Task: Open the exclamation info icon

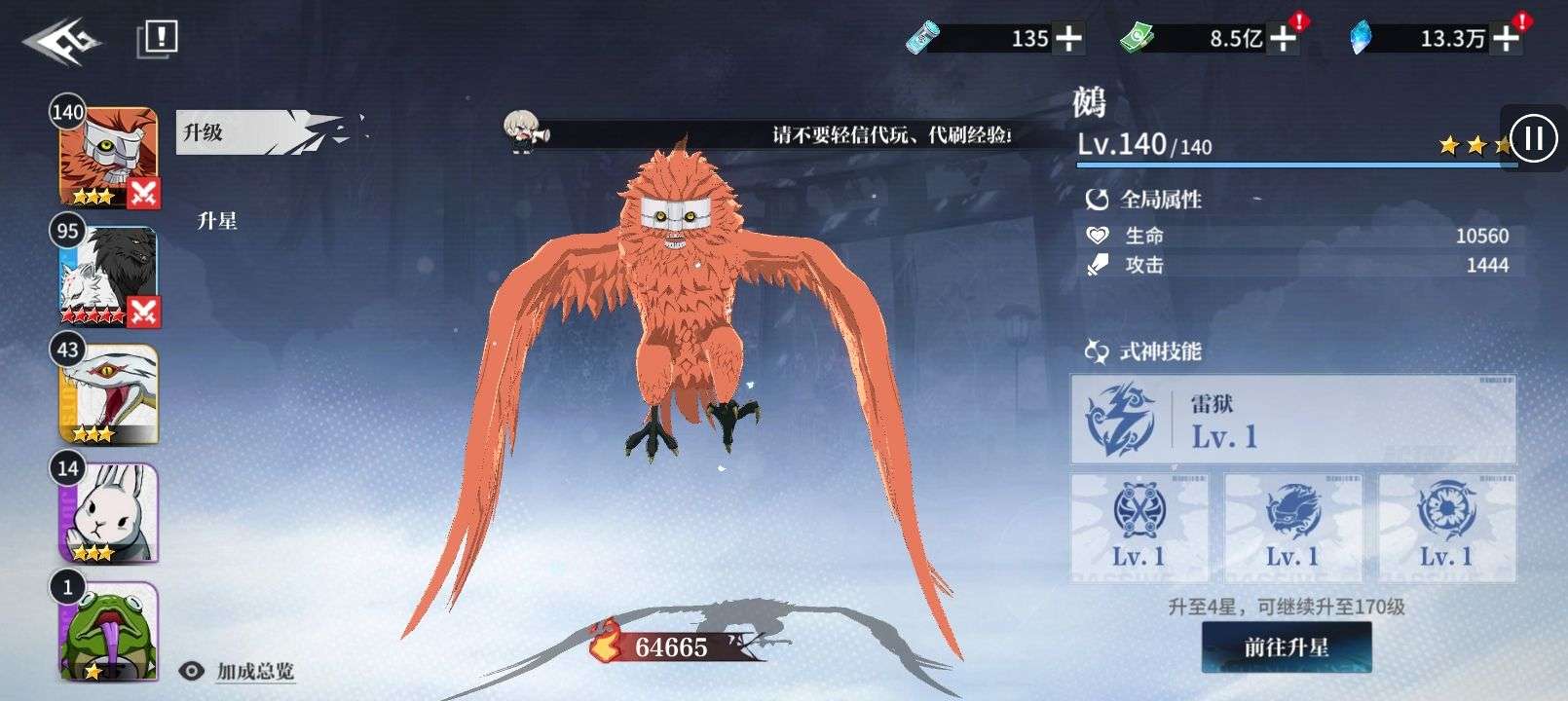Action: coord(158,38)
